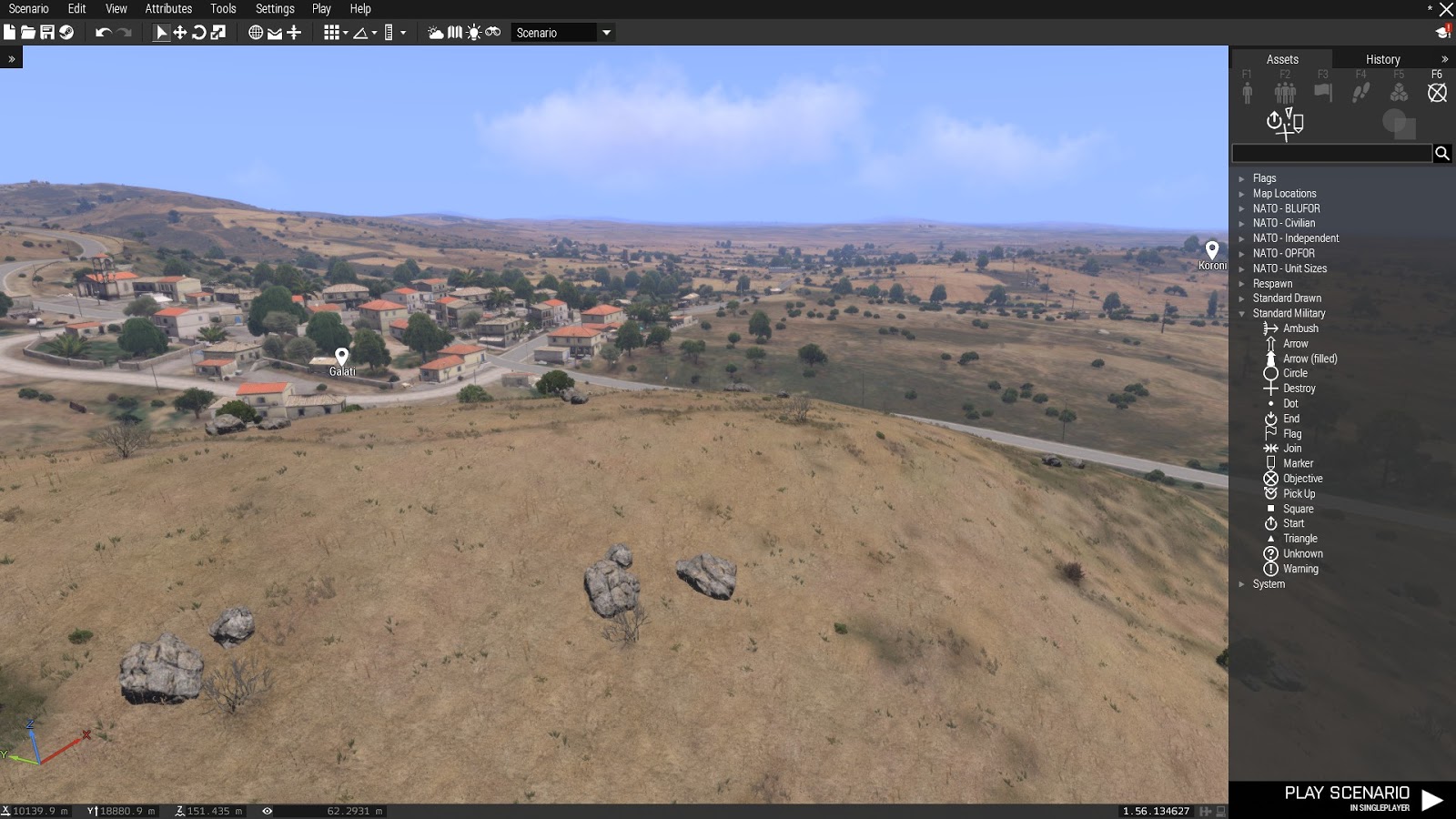The image size is (1456, 819).
Task: Click the search magnifier button
Action: coord(1442,153)
